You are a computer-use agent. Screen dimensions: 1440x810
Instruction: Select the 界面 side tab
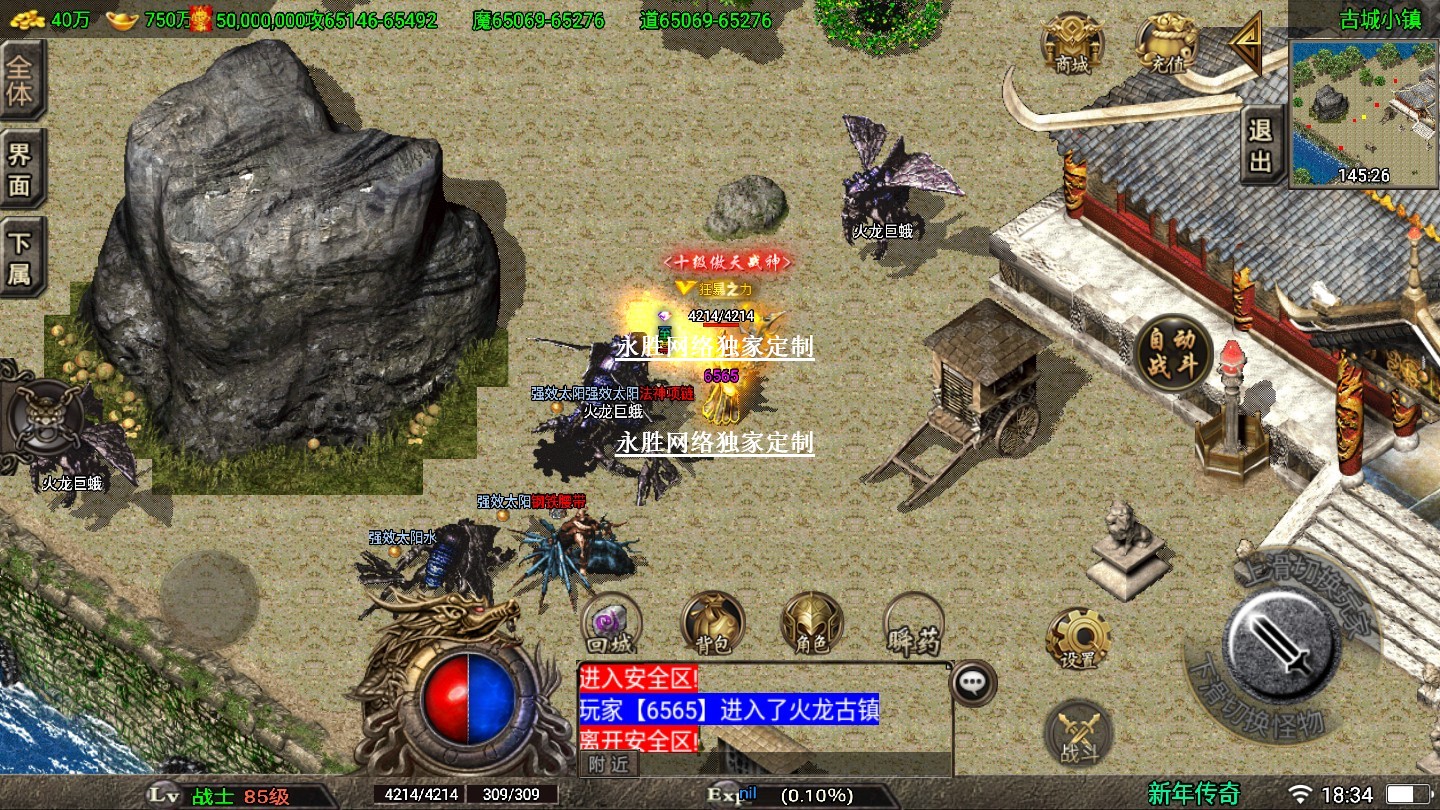pyautogui.click(x=20, y=169)
